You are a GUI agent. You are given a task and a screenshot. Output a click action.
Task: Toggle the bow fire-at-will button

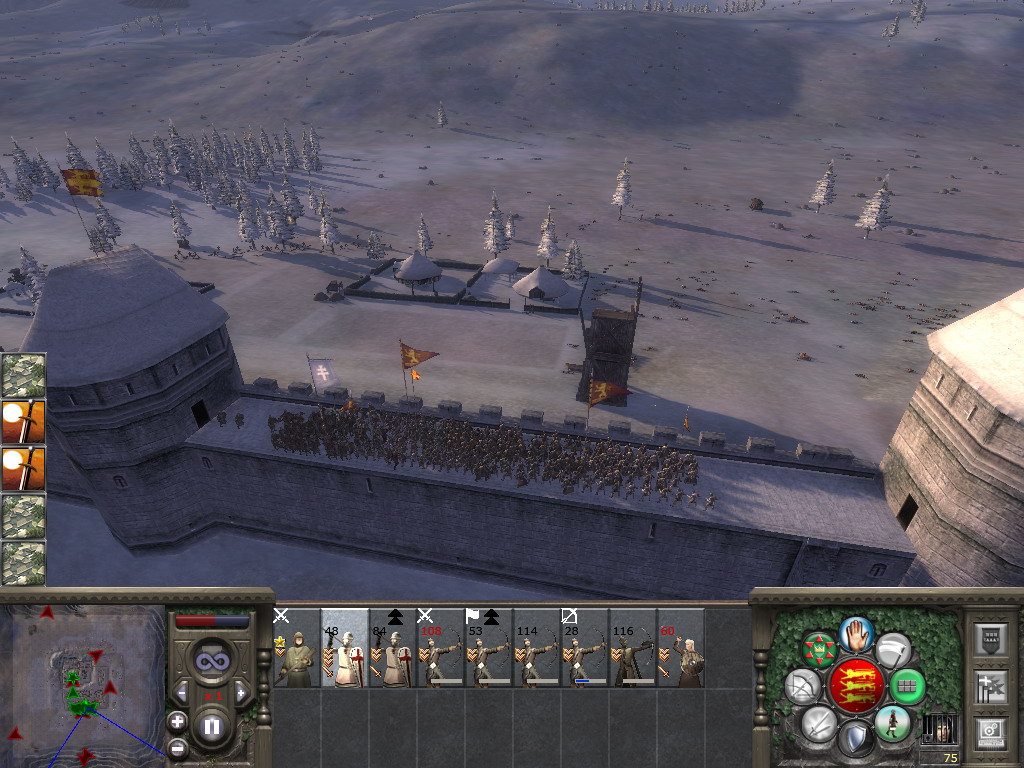(803, 687)
